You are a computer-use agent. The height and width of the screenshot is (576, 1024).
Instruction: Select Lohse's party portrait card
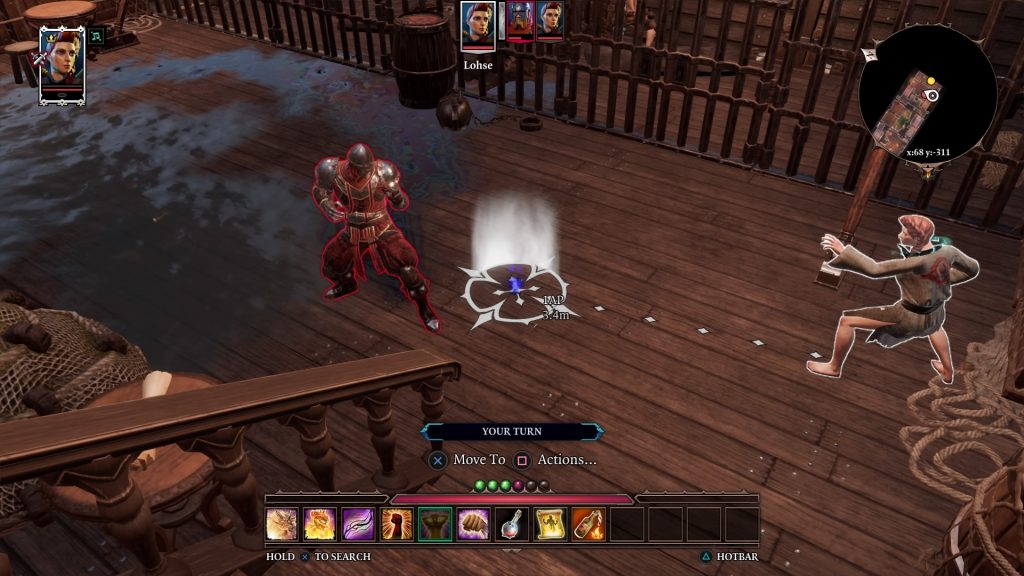61,64
